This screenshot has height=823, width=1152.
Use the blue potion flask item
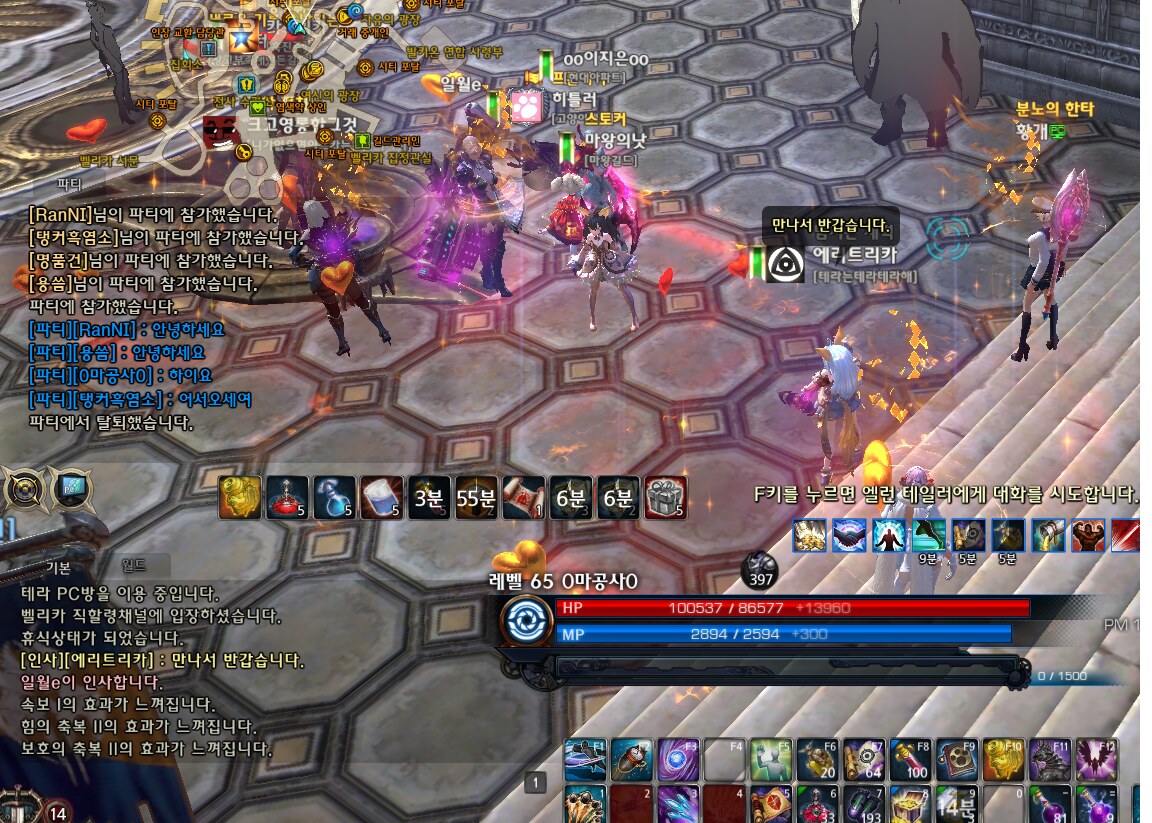click(334, 497)
